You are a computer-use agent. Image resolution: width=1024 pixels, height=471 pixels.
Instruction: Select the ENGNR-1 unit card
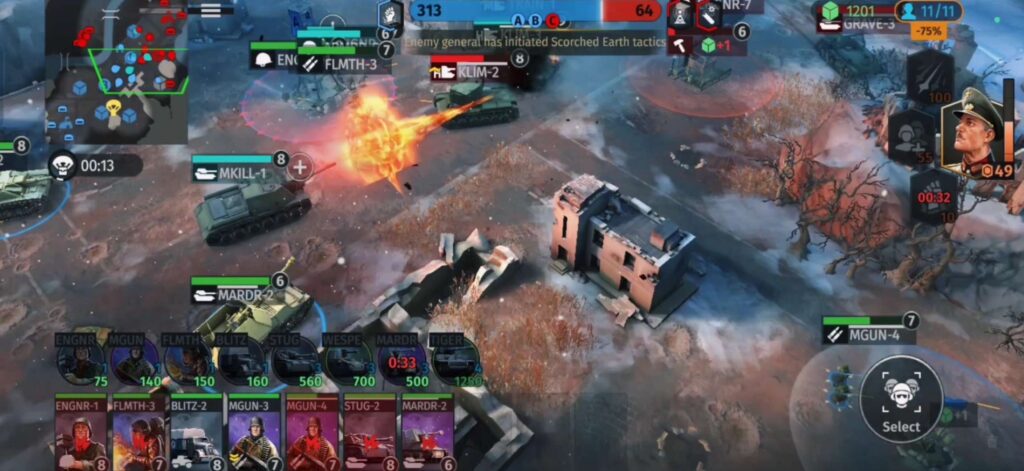[x=81, y=433]
